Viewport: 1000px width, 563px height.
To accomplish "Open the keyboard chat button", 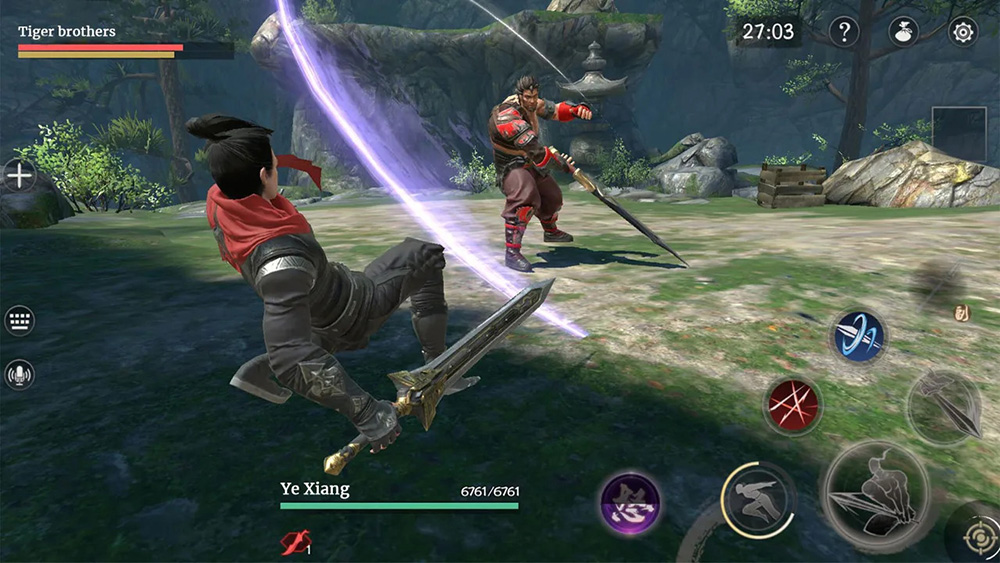I will (x=19, y=321).
